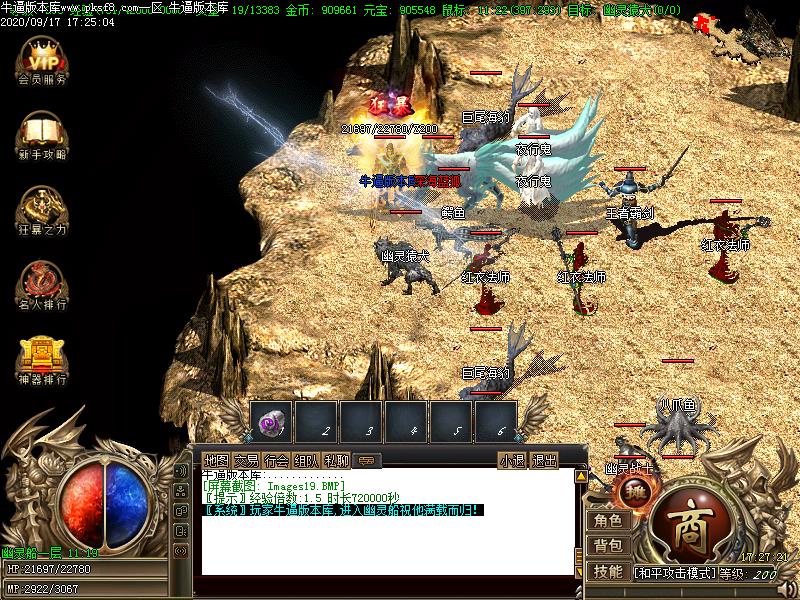The image size is (800, 600).
Task: Open the 组队 team button
Action: pos(307,461)
